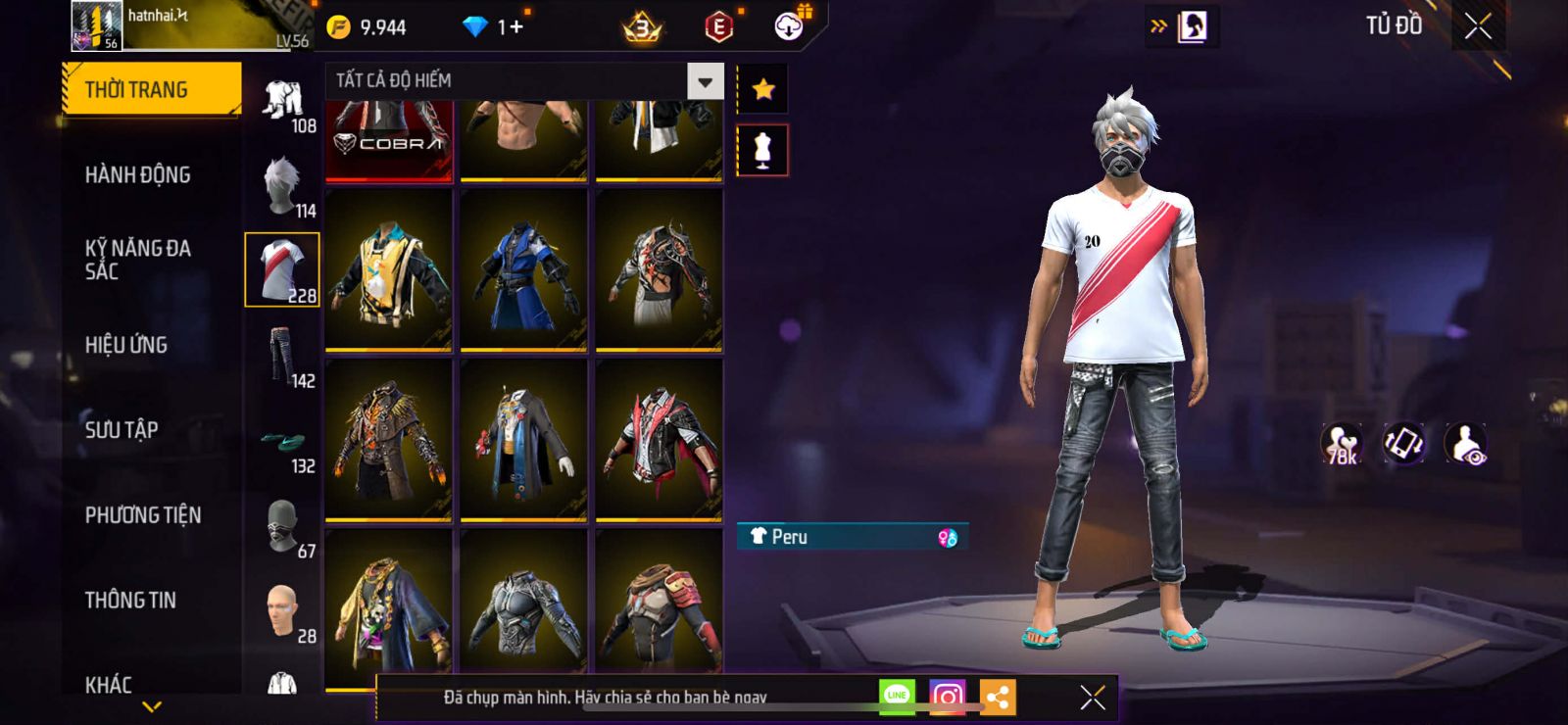Switch to KỸ NĂNG ĐA SẮC tab

click(137, 260)
